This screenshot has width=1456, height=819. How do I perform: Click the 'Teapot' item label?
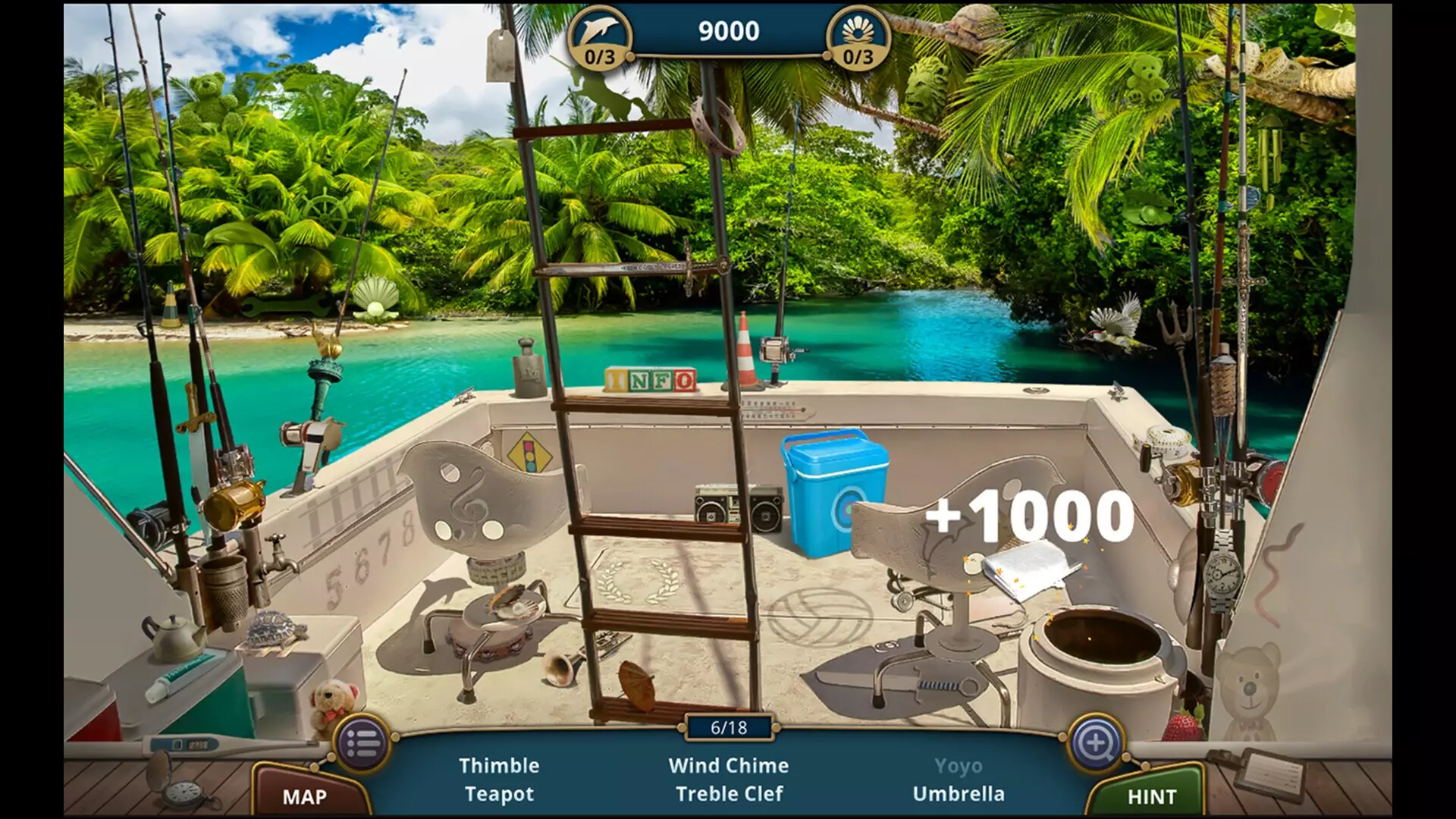500,795
